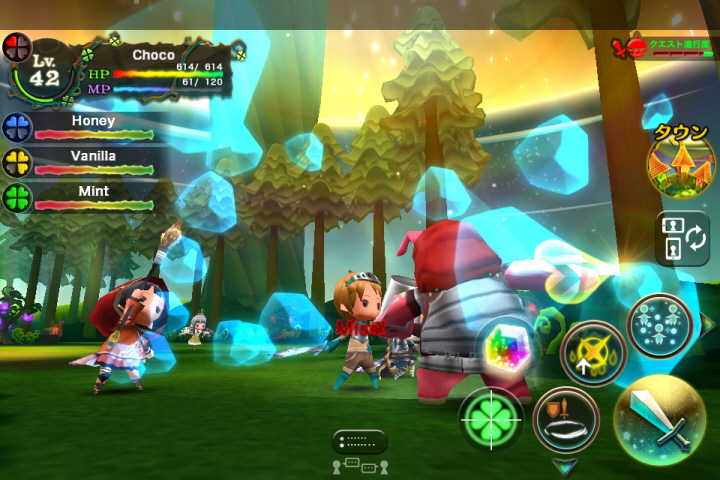The width and height of the screenshot is (720, 480).
Task: Trigger the shield and sword ring skill
Action: 565,419
